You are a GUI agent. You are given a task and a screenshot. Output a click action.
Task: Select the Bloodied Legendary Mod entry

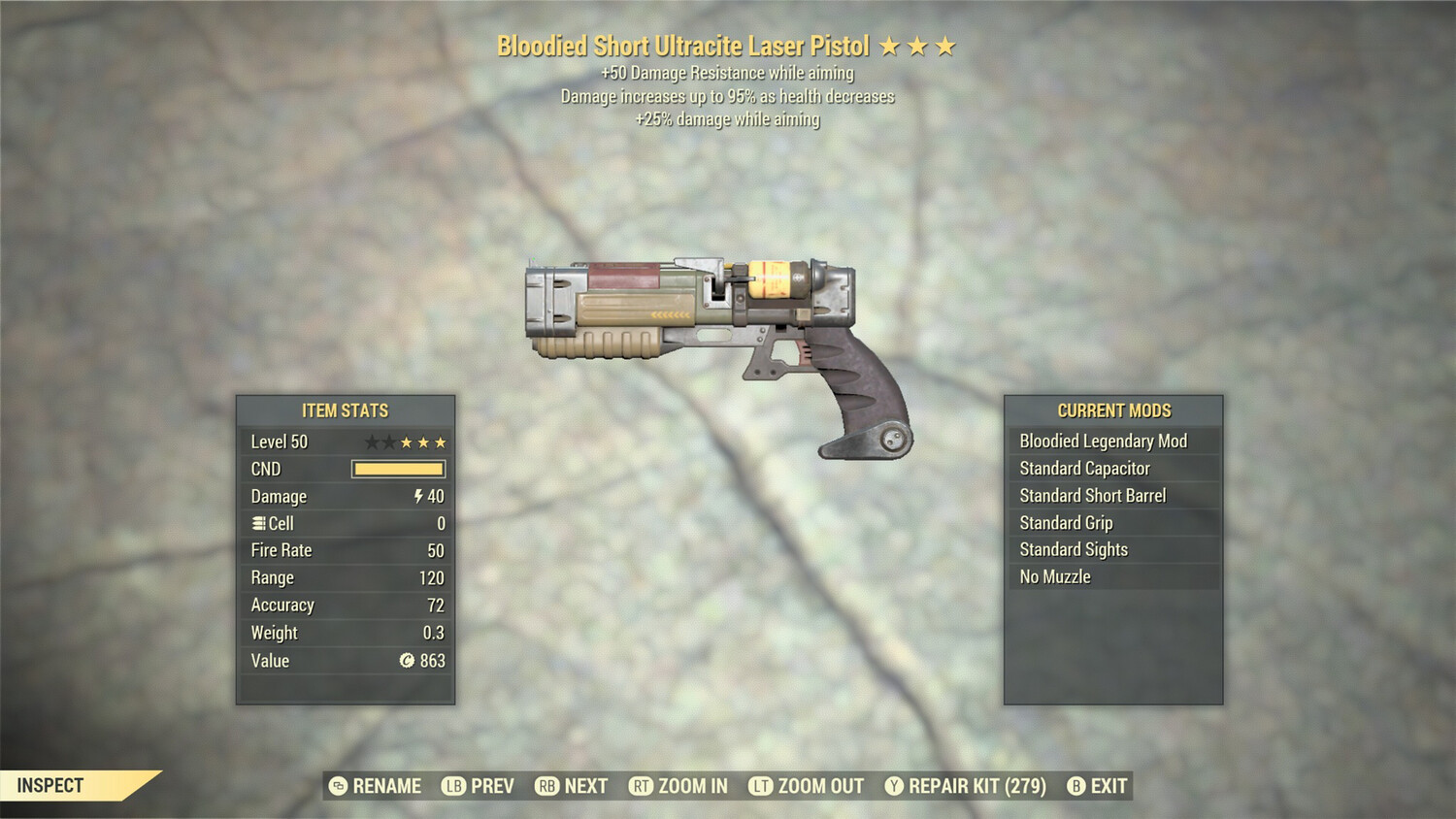[x=1103, y=441]
